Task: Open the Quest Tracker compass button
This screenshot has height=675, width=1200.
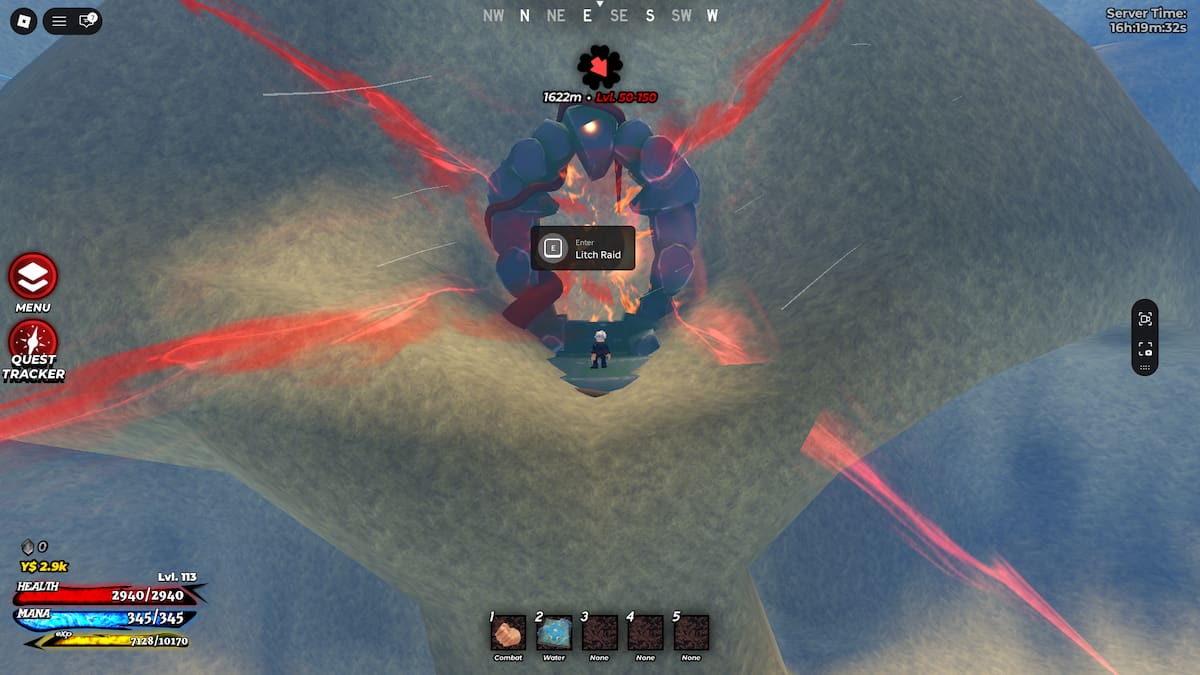Action: coord(33,340)
